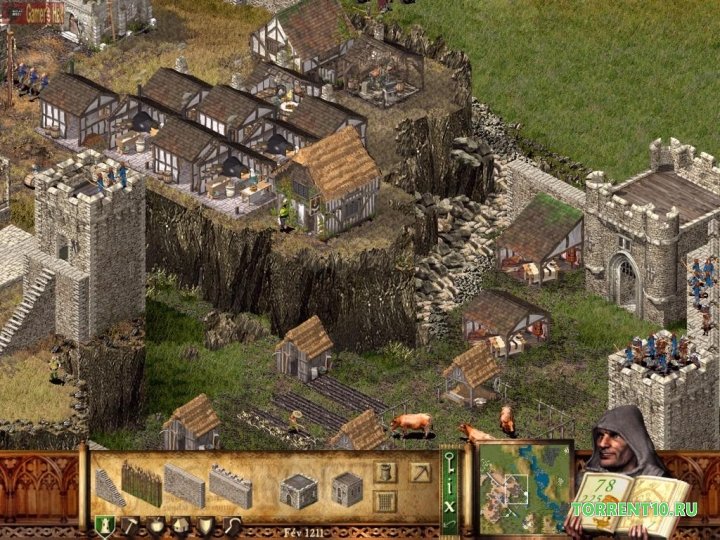Pick the crenellated stone wall

230,486
